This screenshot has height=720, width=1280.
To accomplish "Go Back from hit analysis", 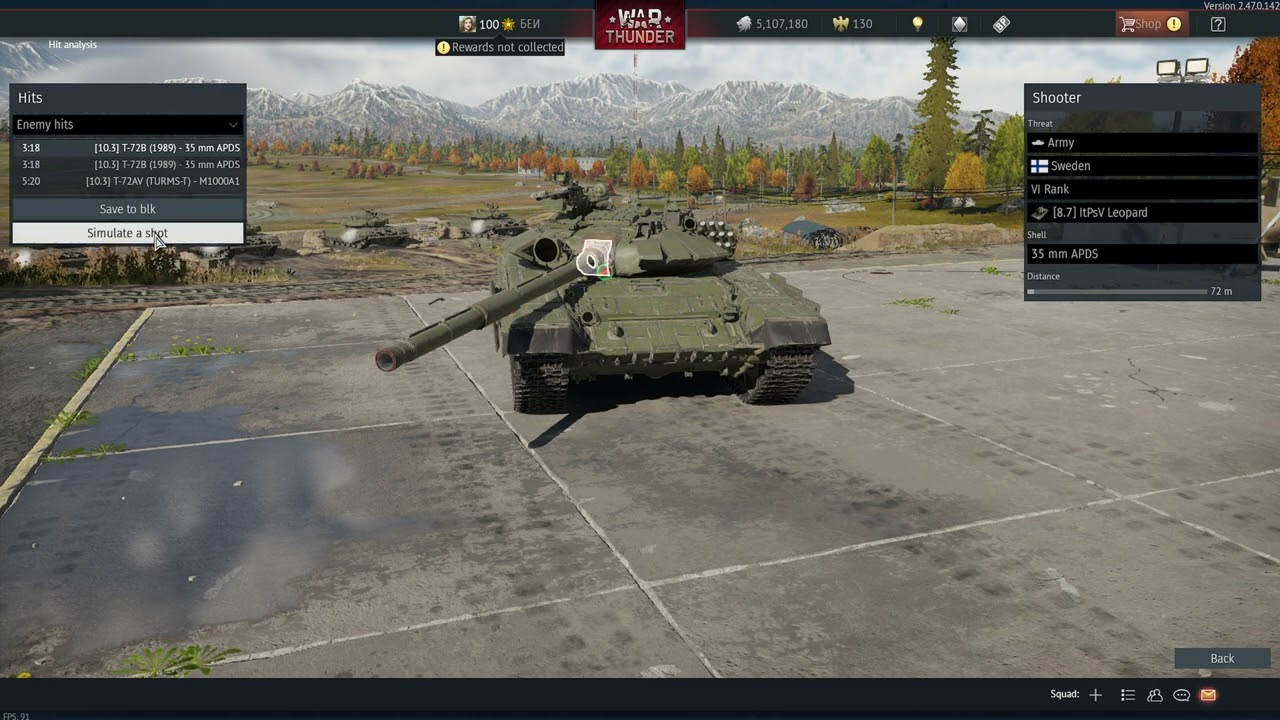I will (x=1222, y=658).
